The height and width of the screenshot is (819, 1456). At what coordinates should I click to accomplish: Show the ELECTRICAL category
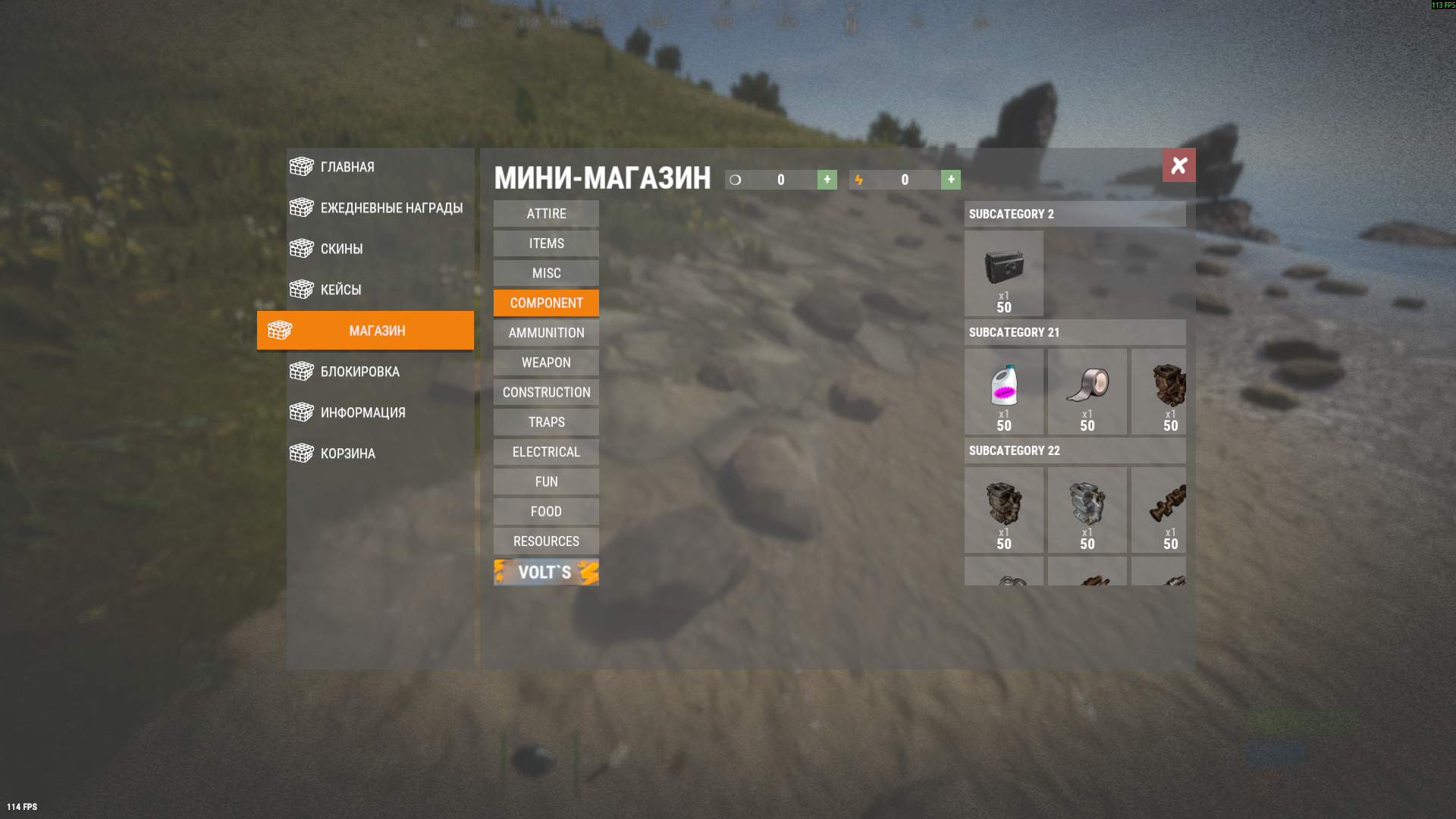(x=546, y=452)
